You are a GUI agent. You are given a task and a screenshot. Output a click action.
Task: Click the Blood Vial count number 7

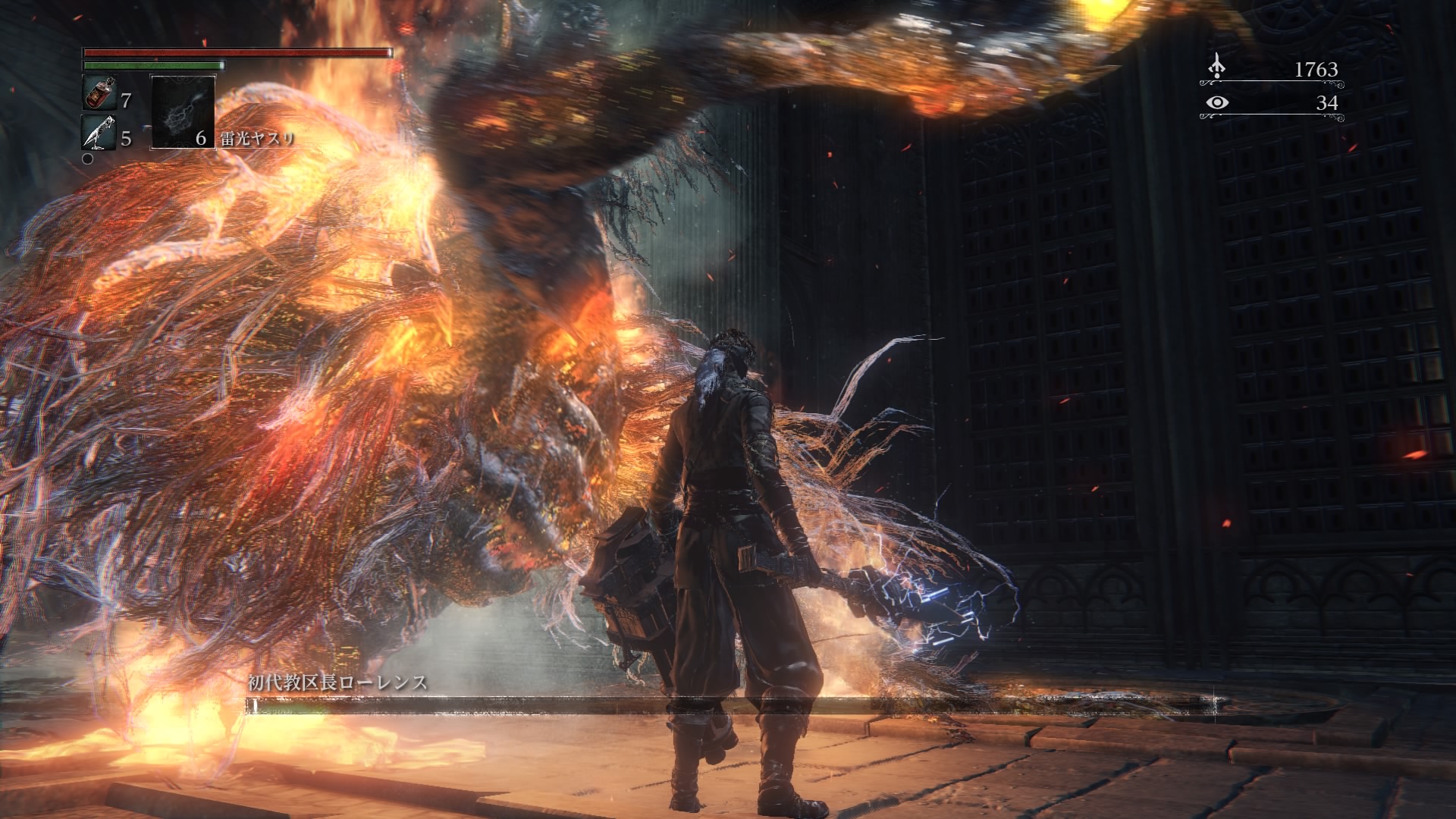[125, 101]
